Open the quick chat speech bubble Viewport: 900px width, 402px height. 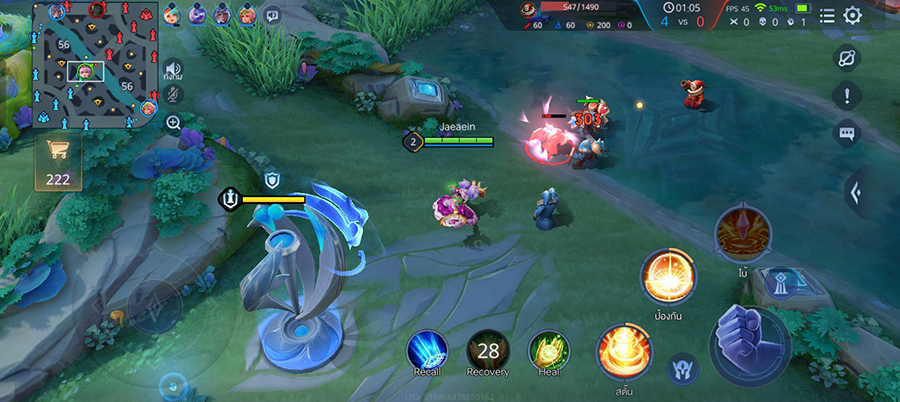pyautogui.click(x=272, y=15)
